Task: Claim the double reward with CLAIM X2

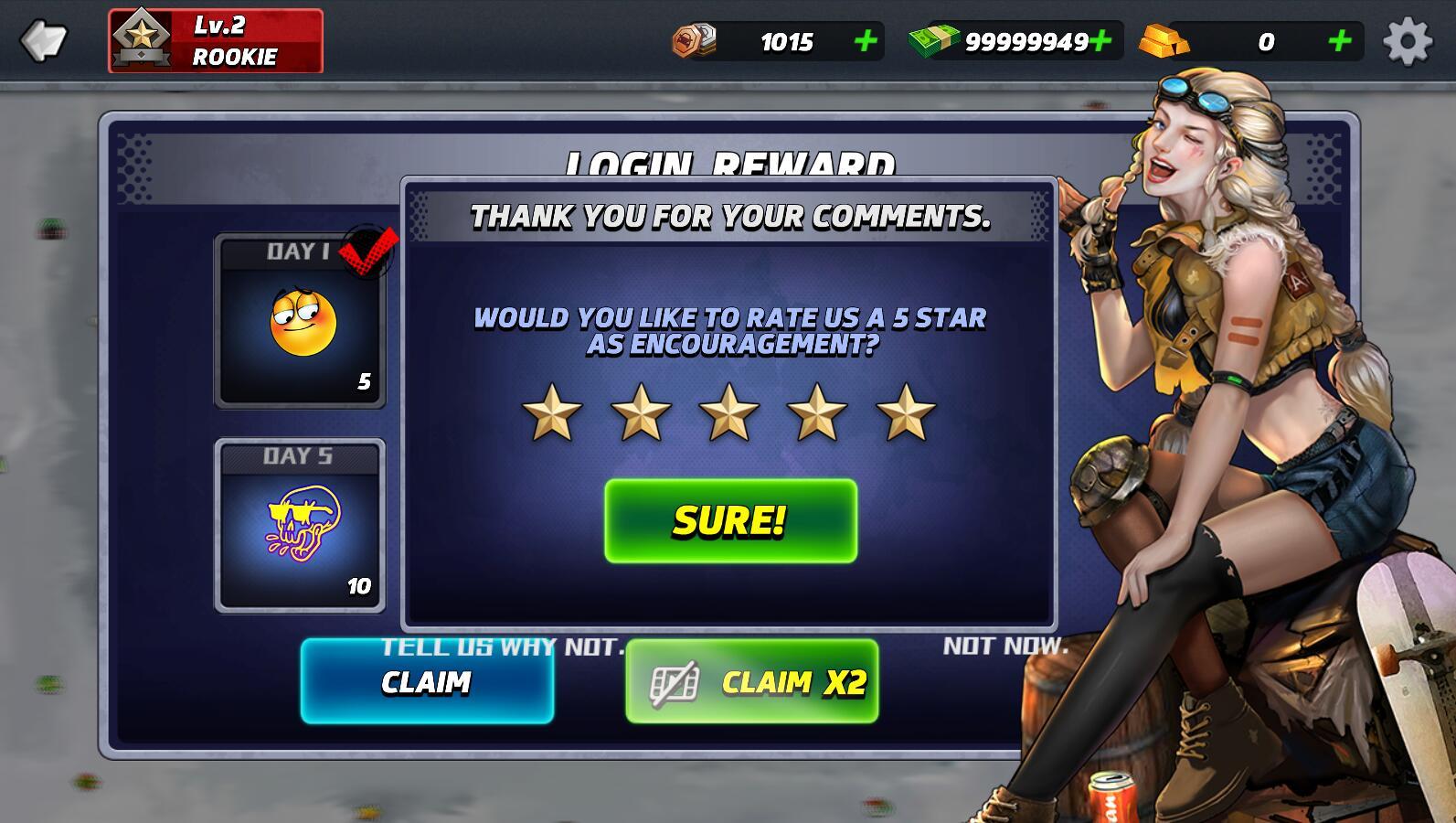Action: tap(751, 682)
